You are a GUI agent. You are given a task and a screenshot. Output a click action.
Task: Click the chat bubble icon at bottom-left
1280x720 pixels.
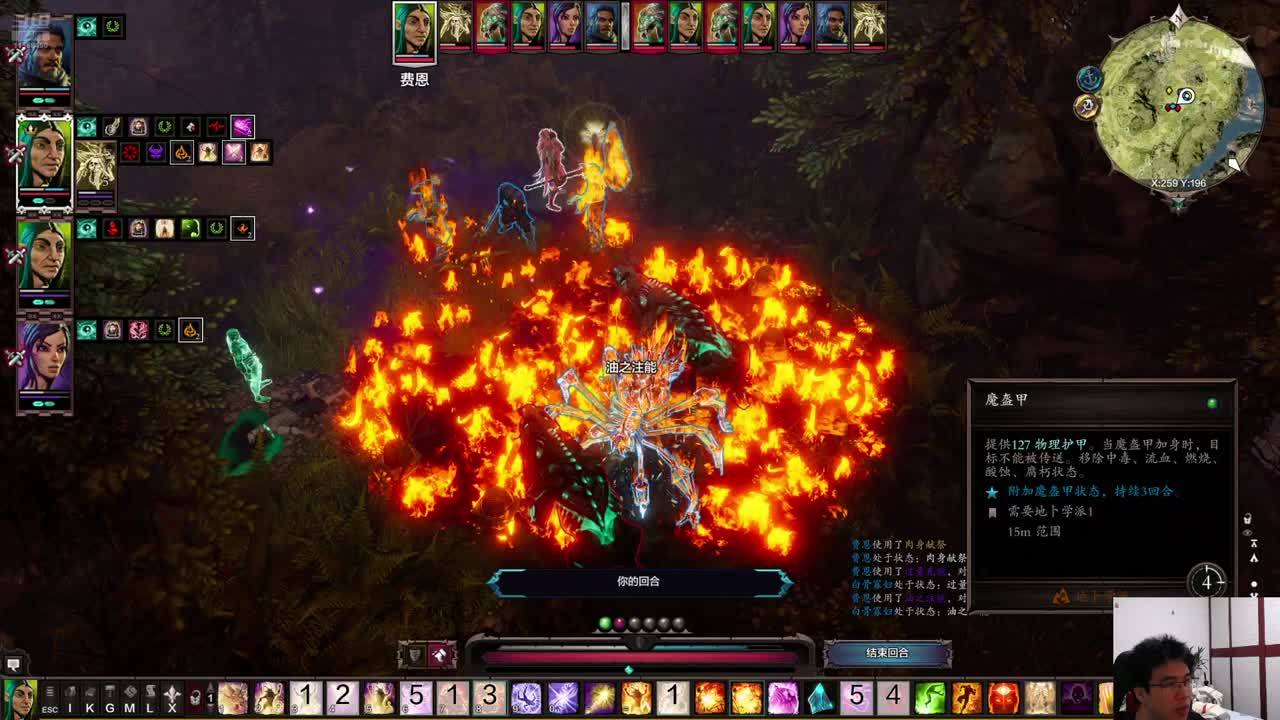(13, 664)
